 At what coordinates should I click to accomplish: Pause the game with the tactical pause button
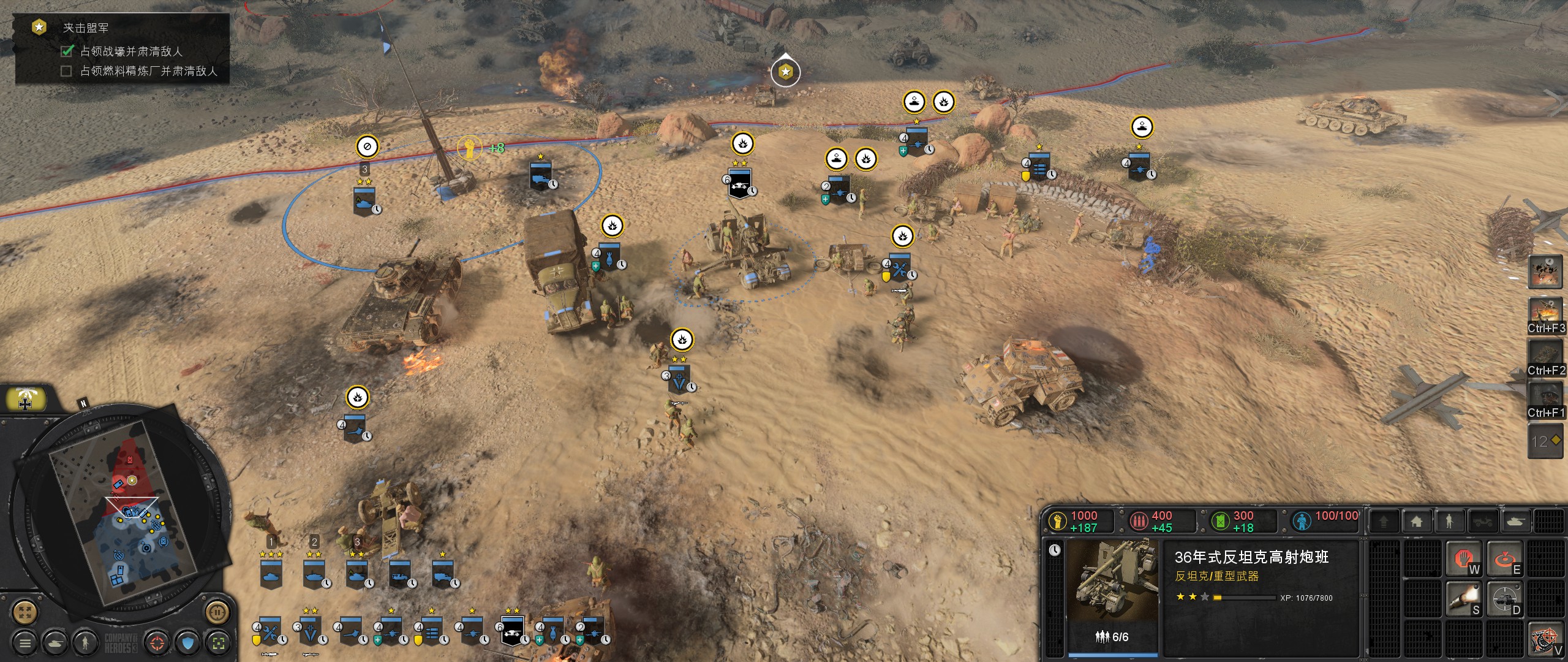point(216,611)
